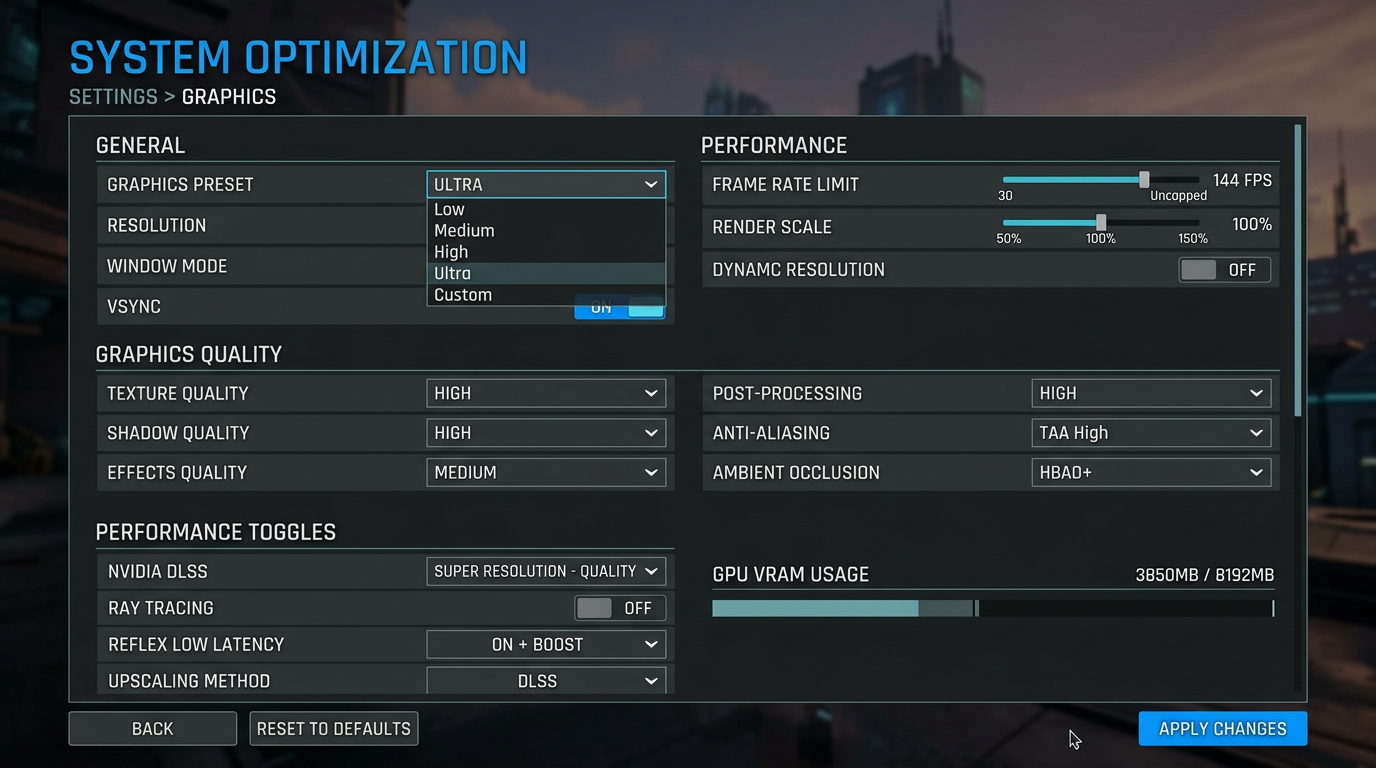Open the Effects Quality dropdown
The height and width of the screenshot is (768, 1376).
(x=546, y=472)
